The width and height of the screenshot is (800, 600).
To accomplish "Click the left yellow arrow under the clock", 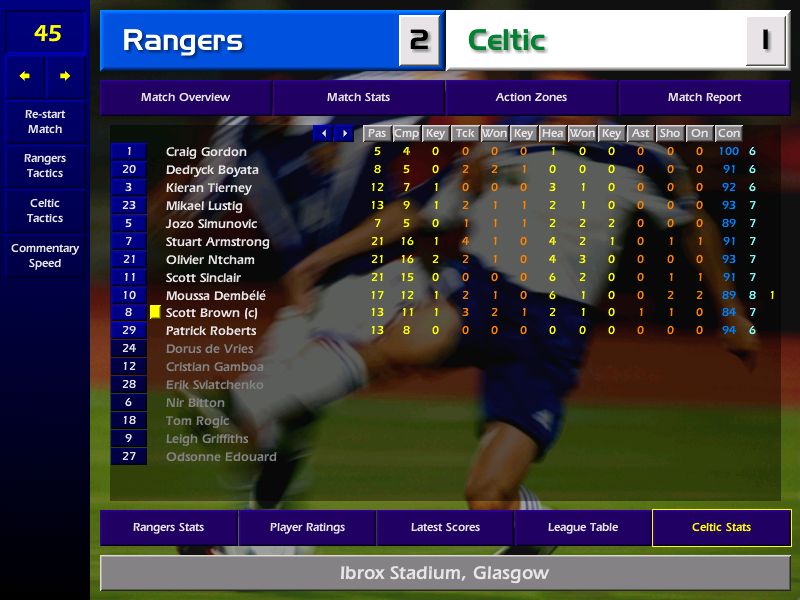I will point(25,76).
